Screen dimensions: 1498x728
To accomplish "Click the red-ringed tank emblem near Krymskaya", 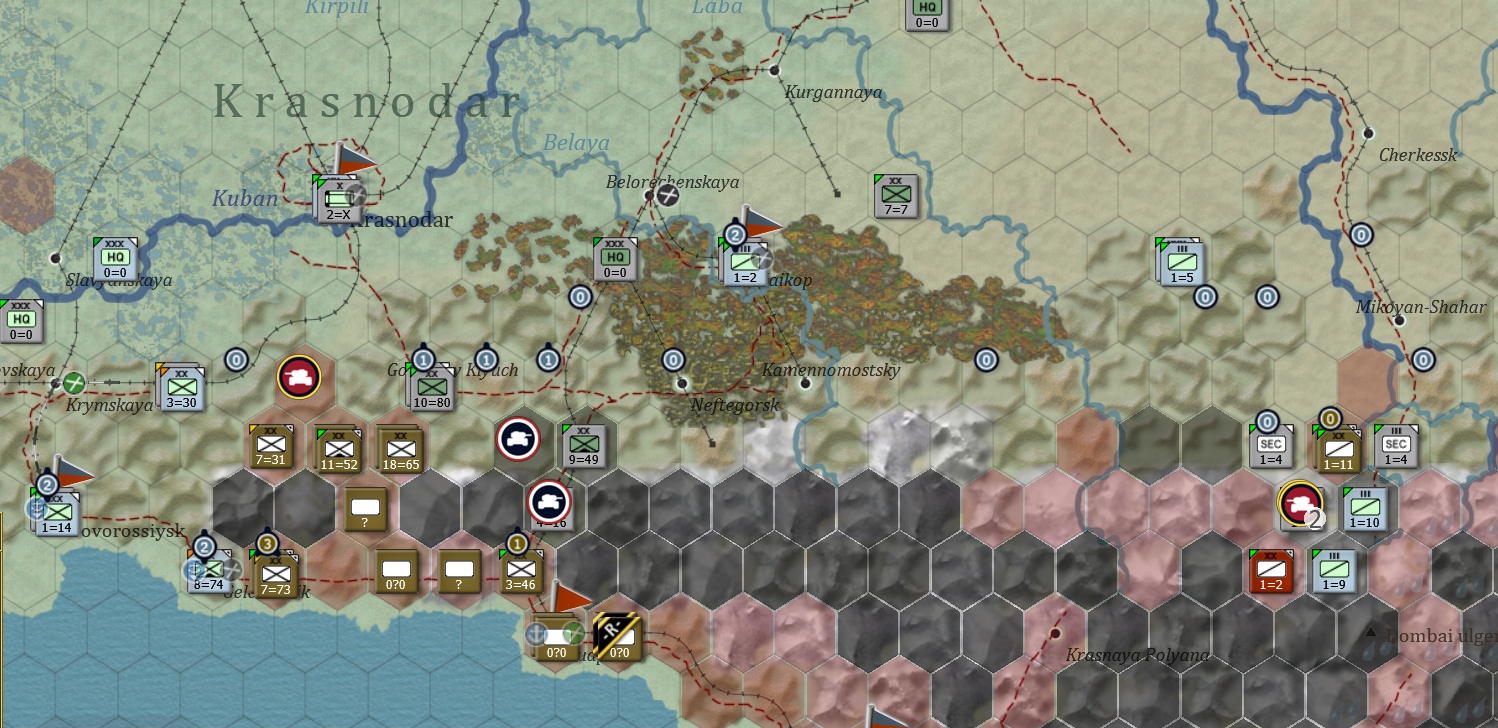I will click(298, 378).
